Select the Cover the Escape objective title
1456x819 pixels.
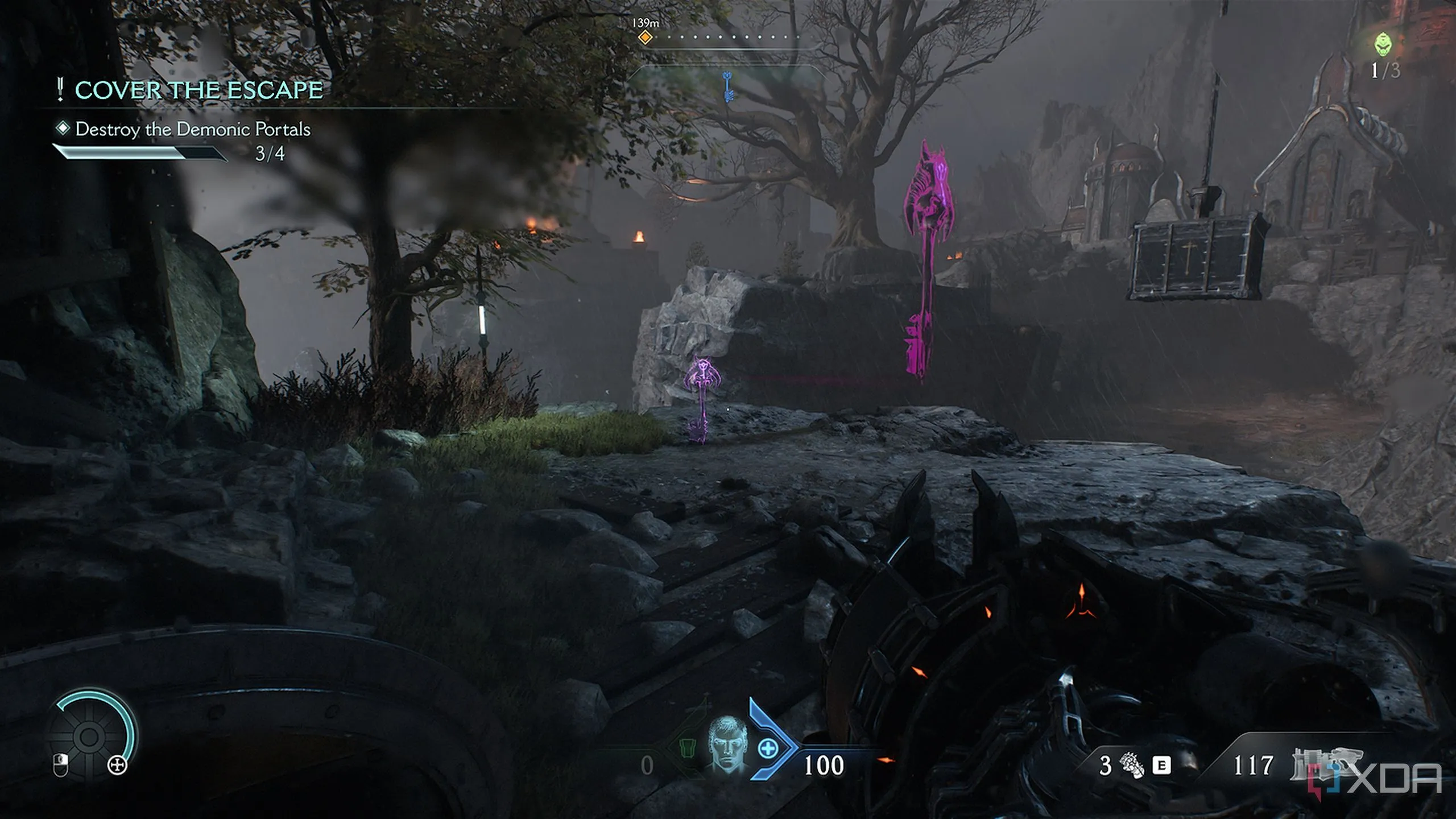pyautogui.click(x=198, y=90)
